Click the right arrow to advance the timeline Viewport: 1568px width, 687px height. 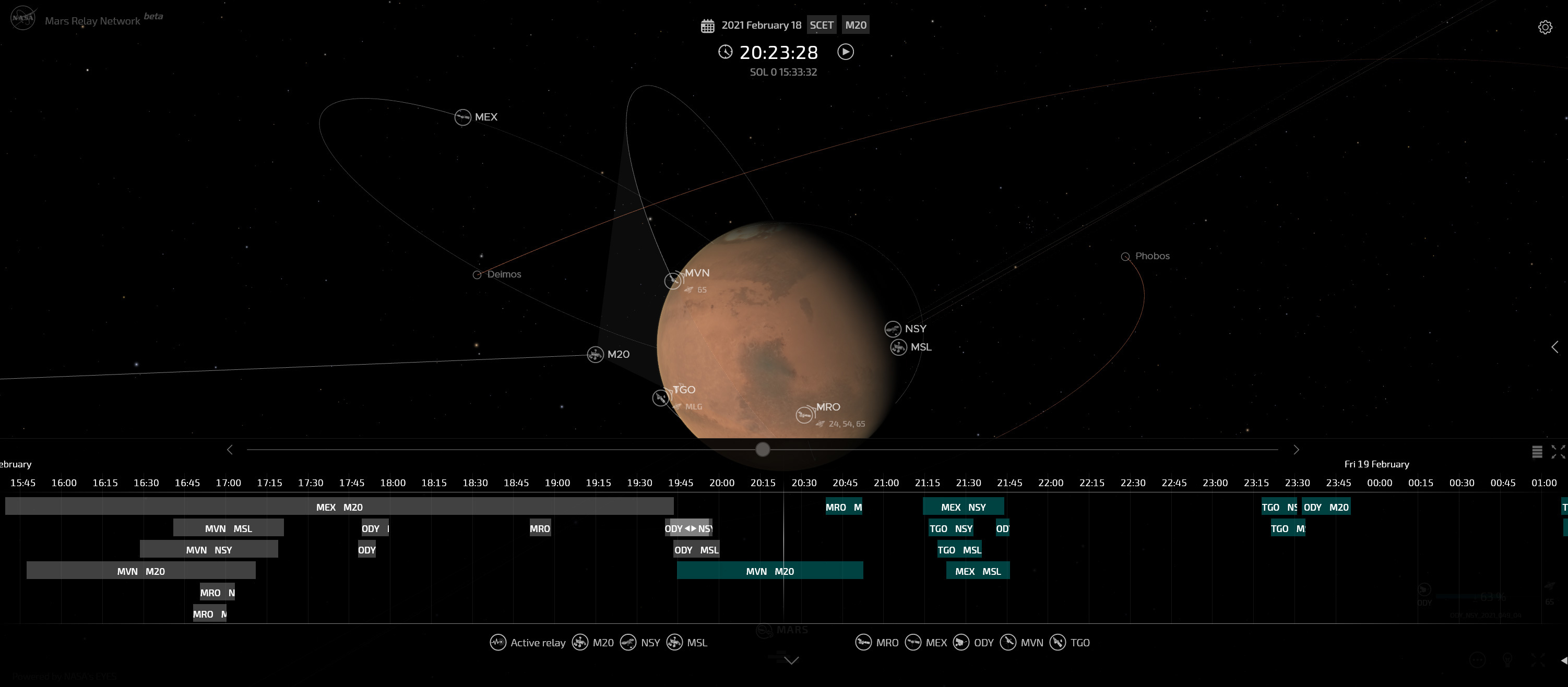coord(1297,449)
